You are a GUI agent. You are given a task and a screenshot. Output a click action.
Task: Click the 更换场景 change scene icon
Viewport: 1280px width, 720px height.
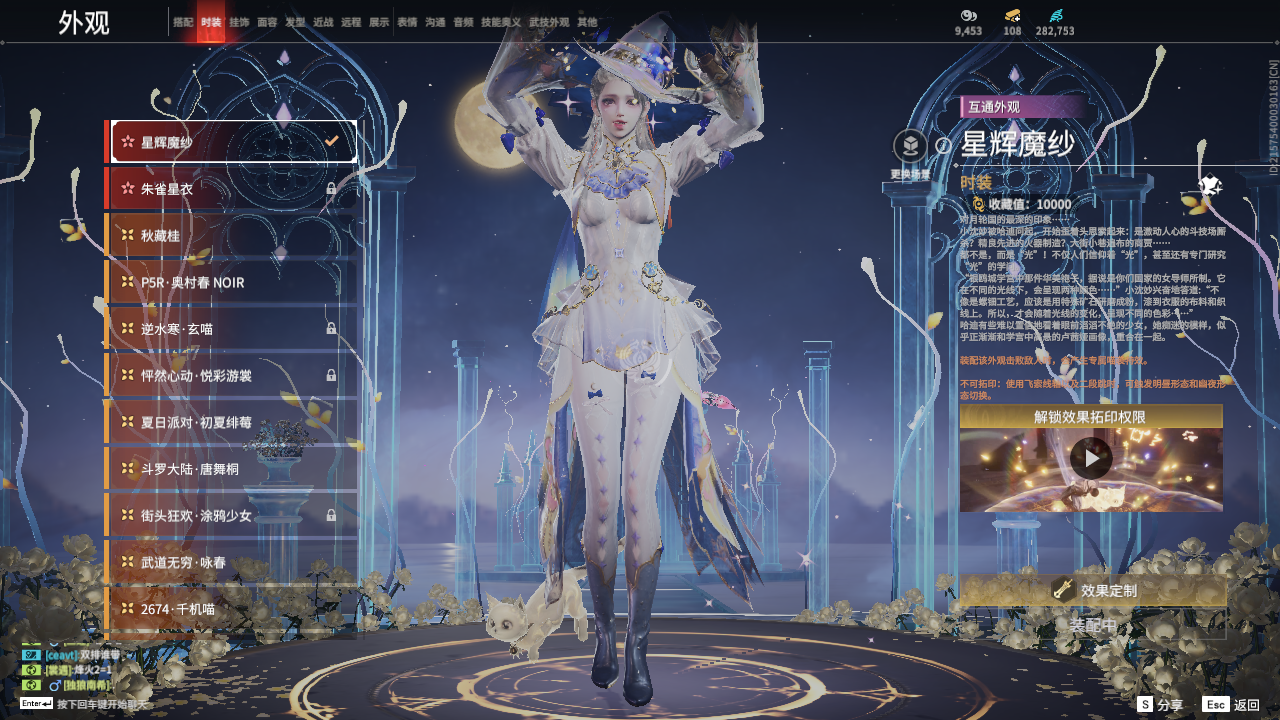point(910,147)
